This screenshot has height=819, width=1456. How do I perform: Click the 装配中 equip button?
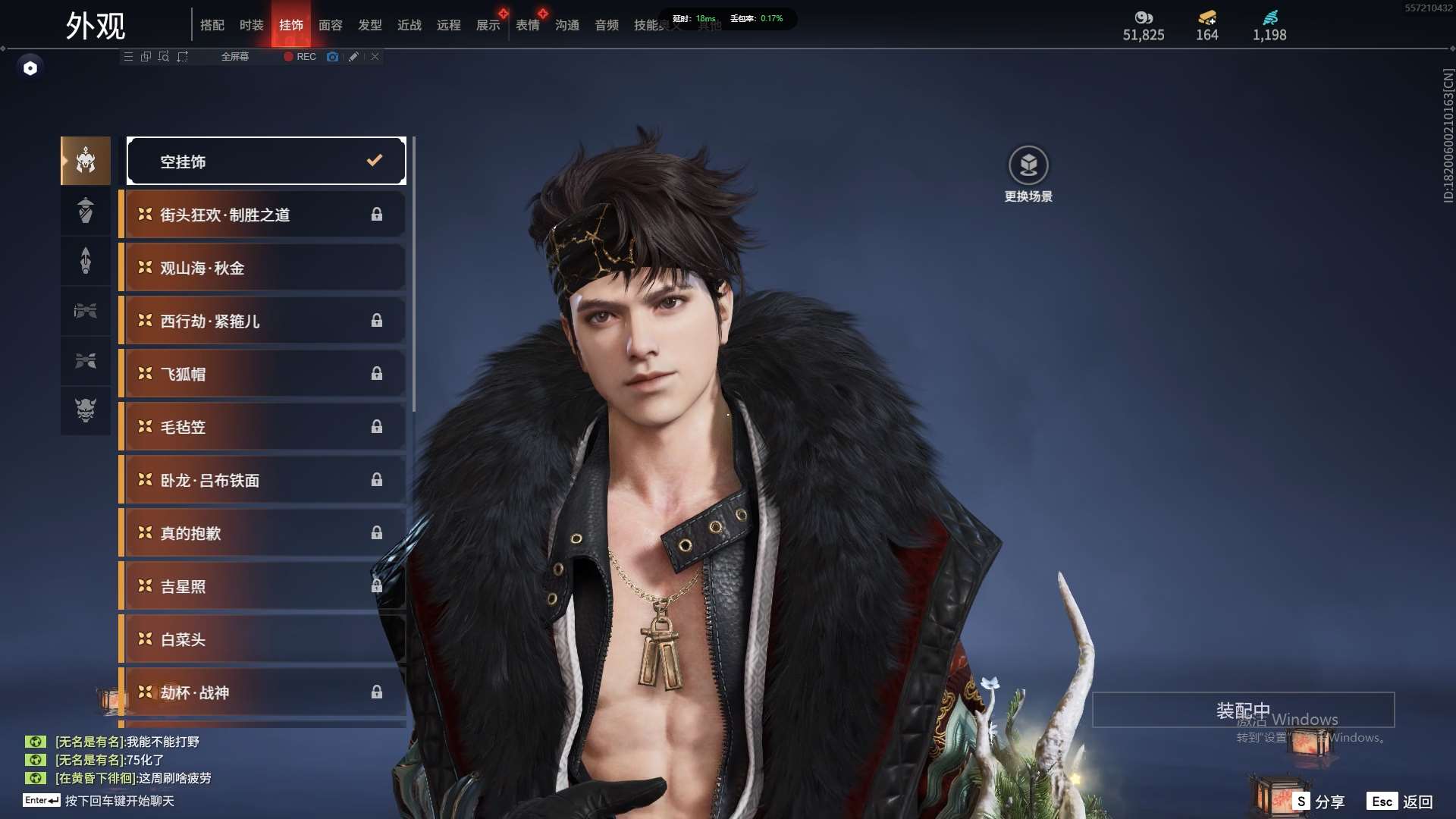1243,710
